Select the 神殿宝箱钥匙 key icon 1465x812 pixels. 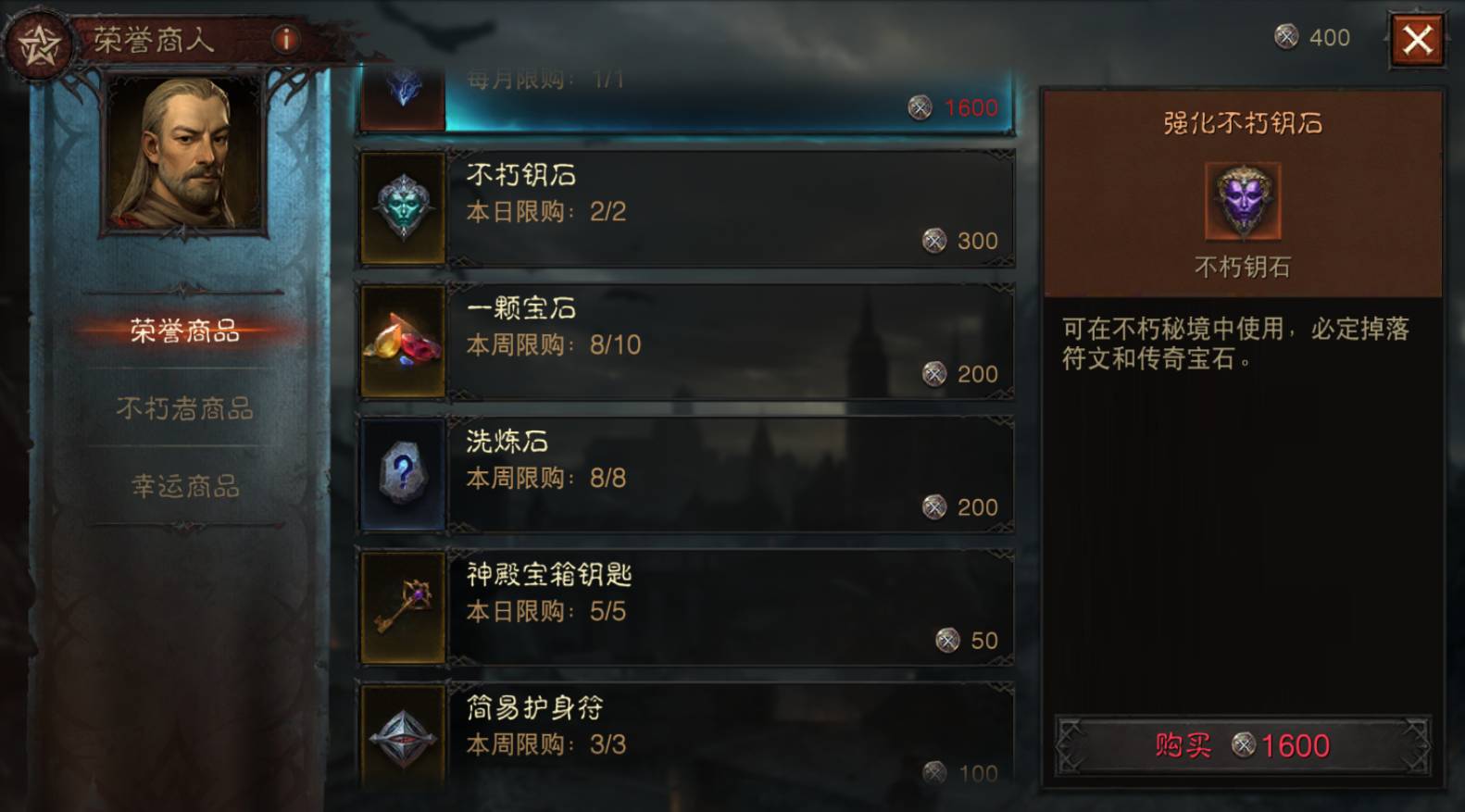(404, 606)
